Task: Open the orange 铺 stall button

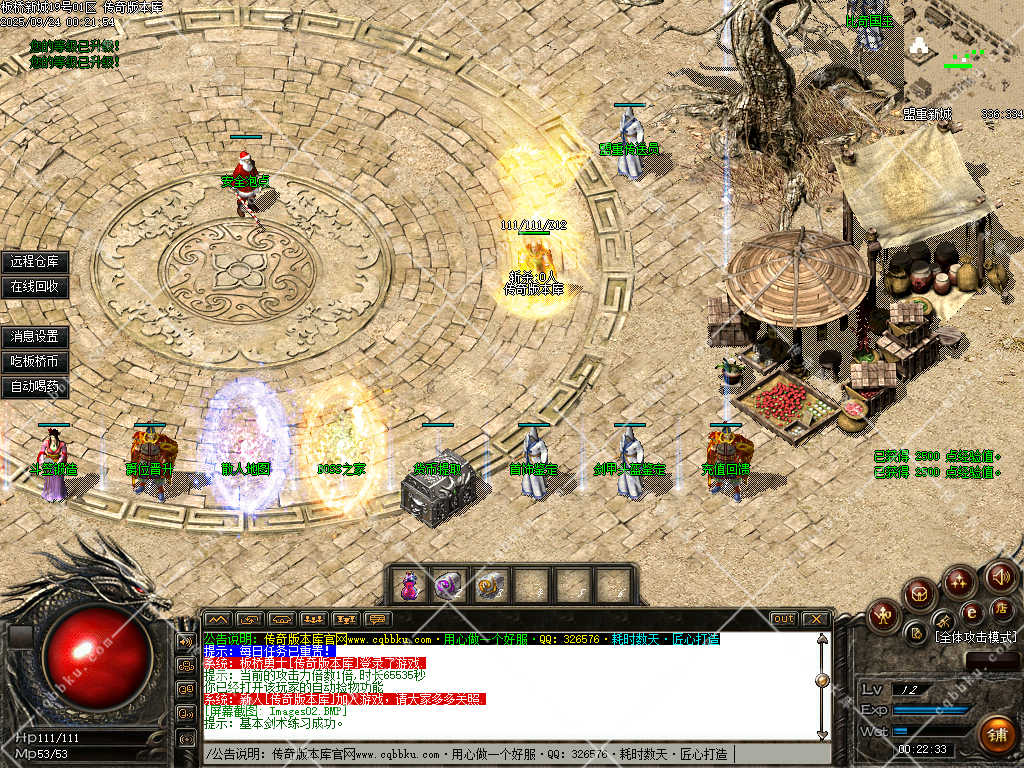Action: click(x=996, y=735)
